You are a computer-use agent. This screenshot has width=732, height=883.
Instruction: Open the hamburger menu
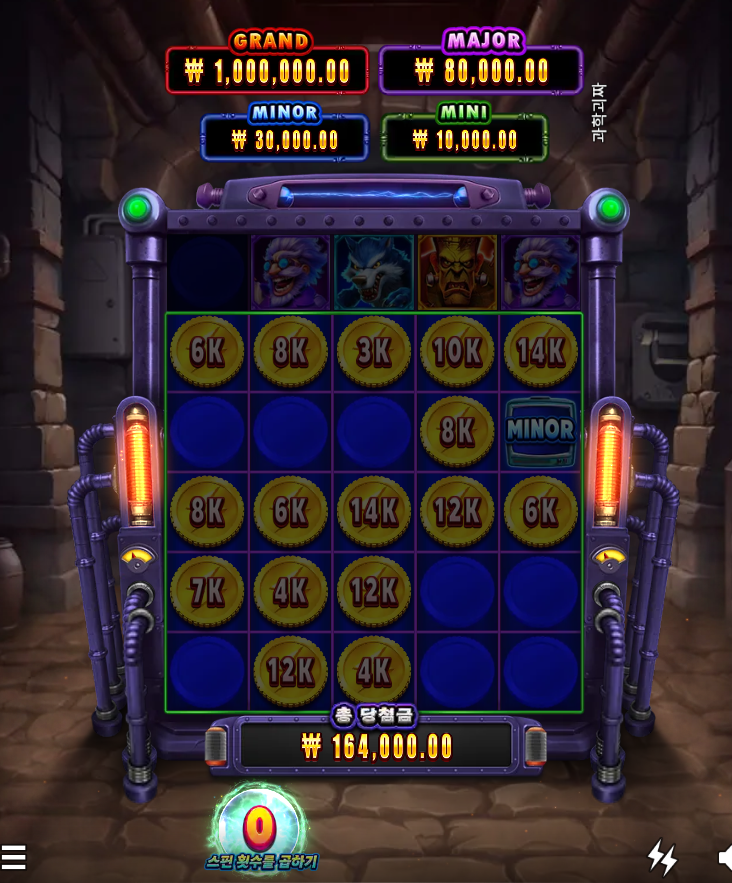point(14,857)
